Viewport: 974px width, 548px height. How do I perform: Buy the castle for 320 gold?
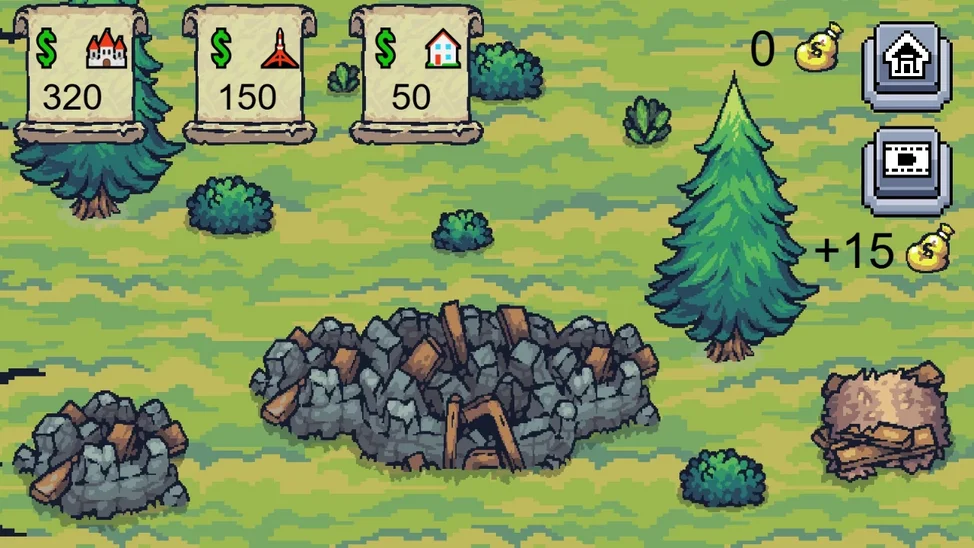80,72
